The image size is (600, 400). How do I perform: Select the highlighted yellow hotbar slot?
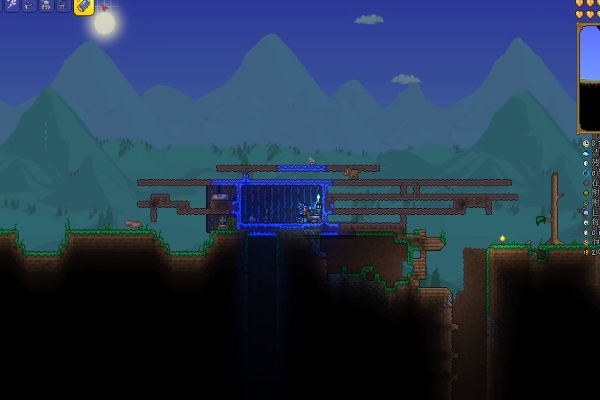pos(84,6)
